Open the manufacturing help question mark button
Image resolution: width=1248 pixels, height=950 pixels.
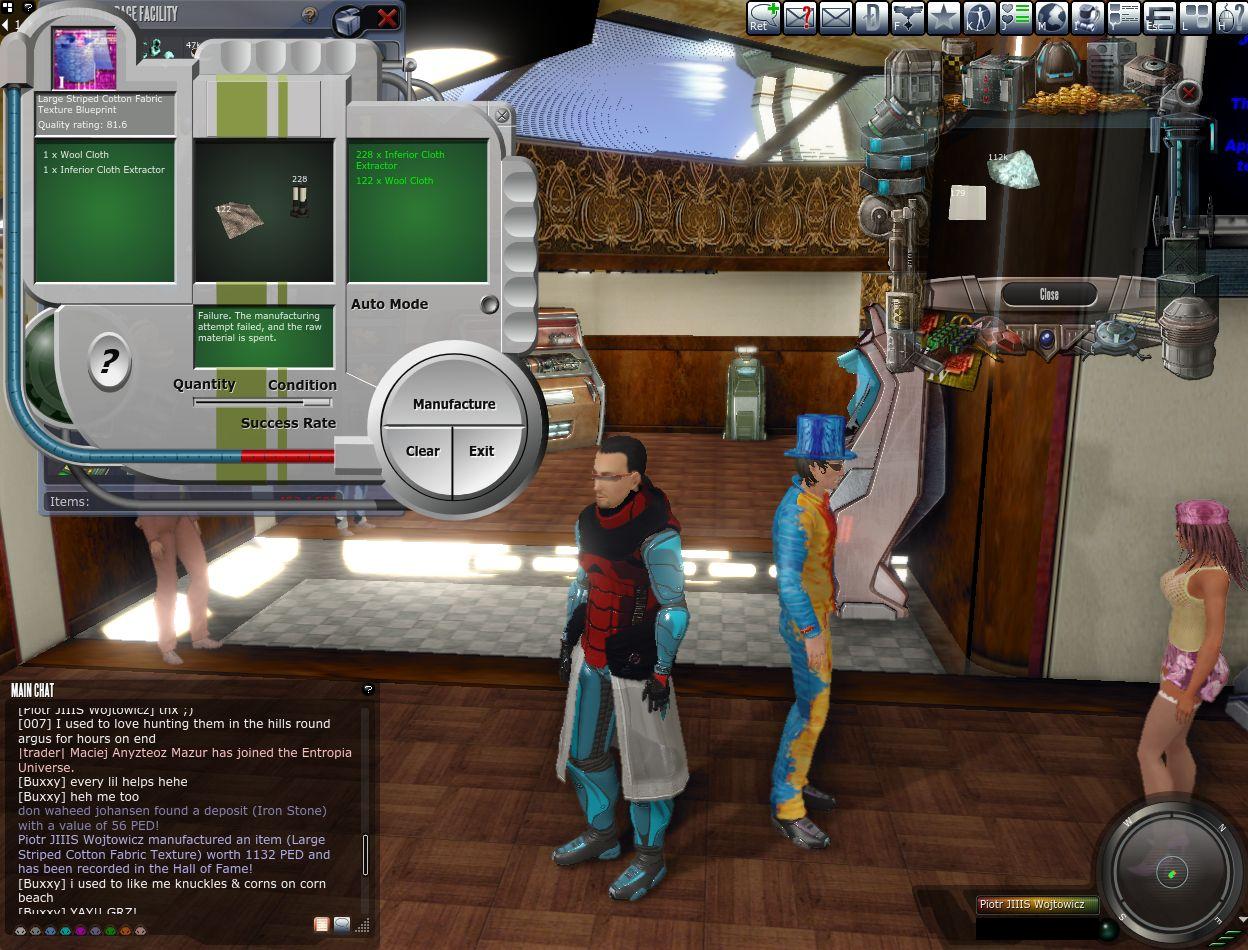tap(109, 362)
